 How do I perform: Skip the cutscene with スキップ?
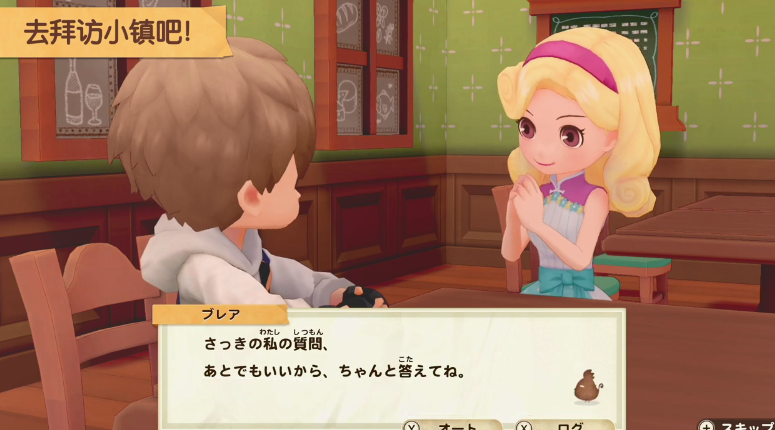click(738, 424)
